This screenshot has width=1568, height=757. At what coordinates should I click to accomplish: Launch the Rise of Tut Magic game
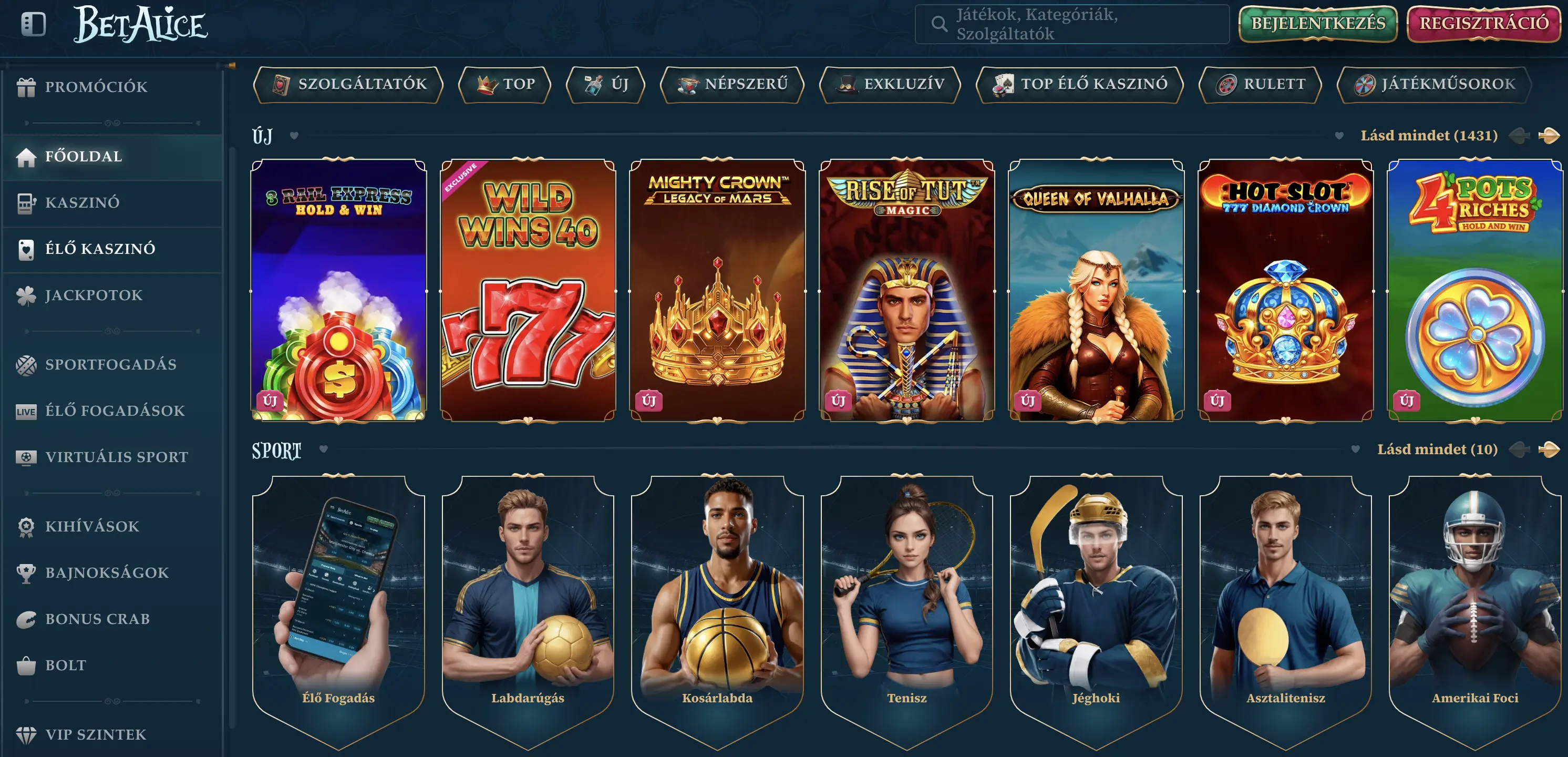[906, 291]
